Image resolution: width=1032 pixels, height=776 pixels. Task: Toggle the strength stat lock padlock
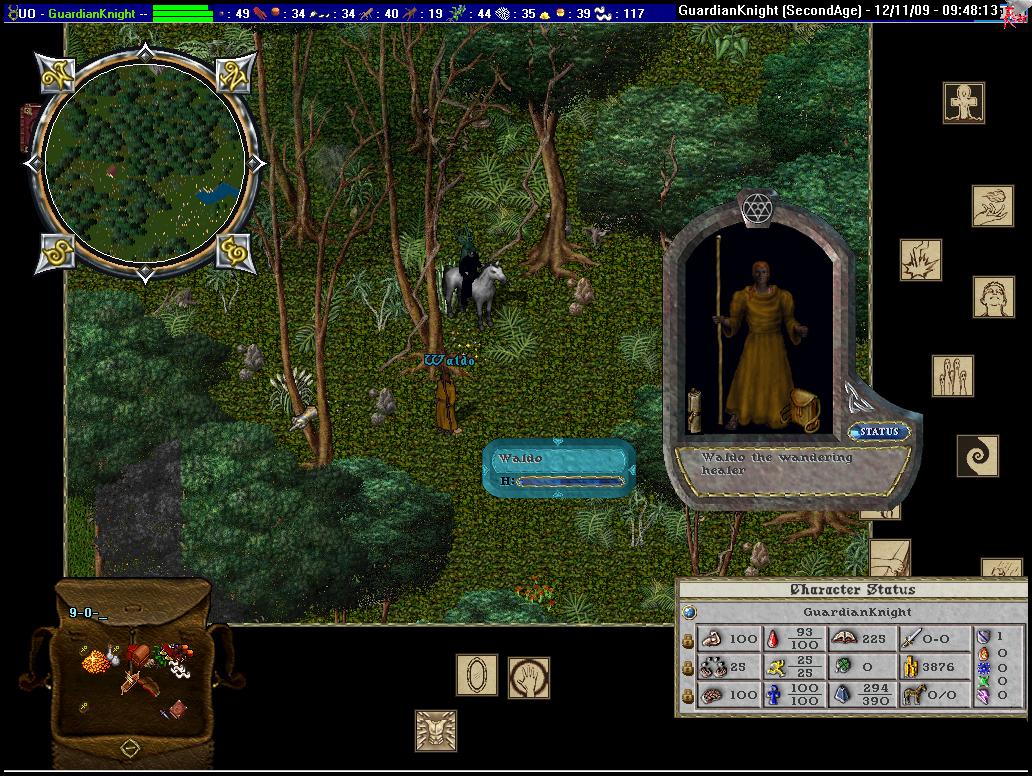[x=688, y=639]
